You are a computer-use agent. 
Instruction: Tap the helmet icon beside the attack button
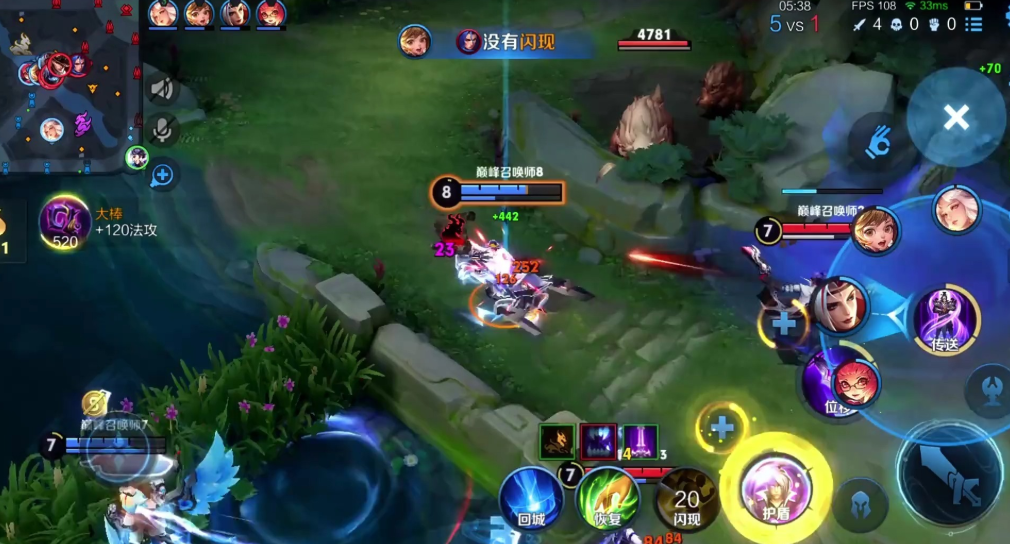(861, 500)
